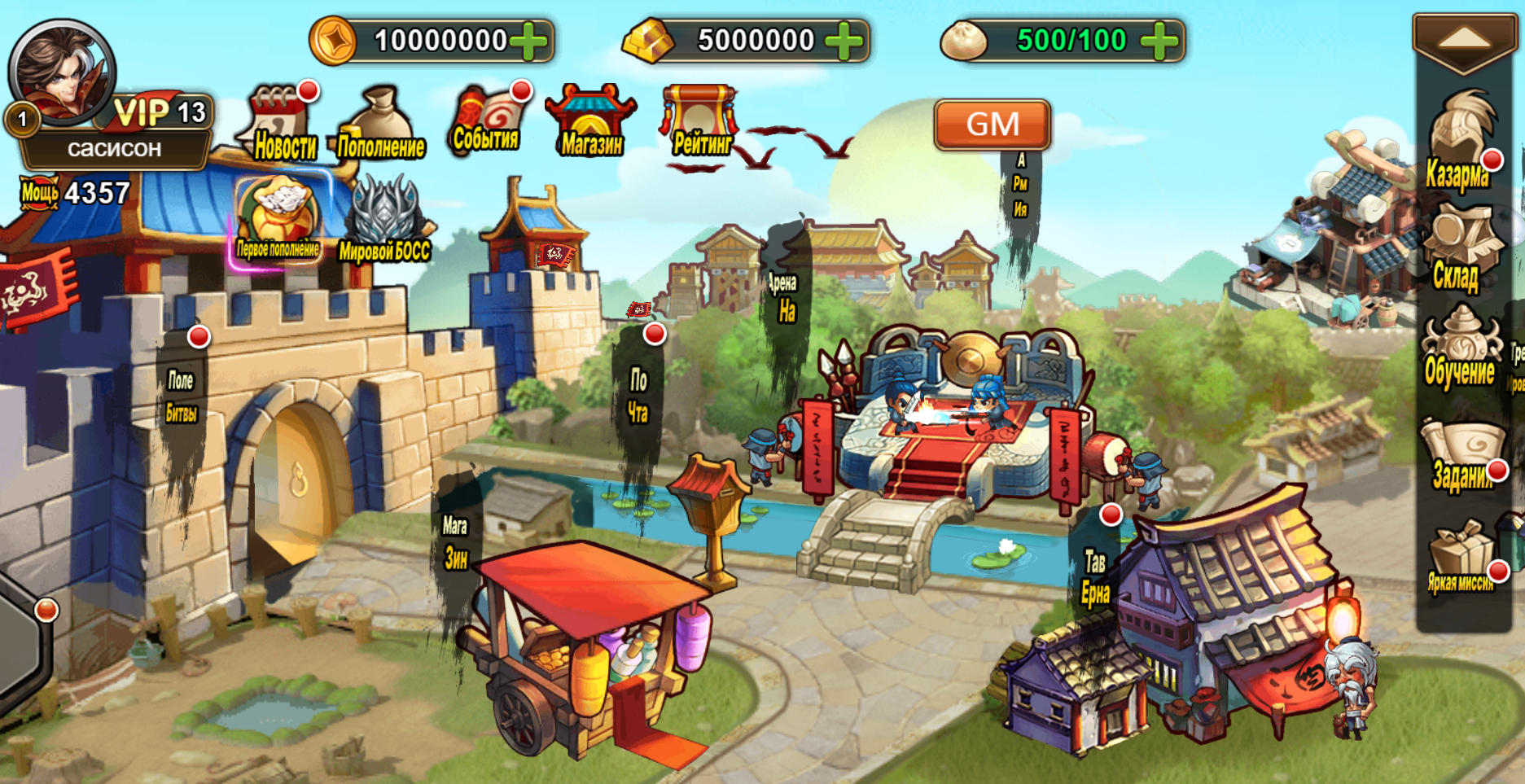Image resolution: width=1525 pixels, height=784 pixels.
Task: Add gold coins with the plus button
Action: tap(529, 41)
